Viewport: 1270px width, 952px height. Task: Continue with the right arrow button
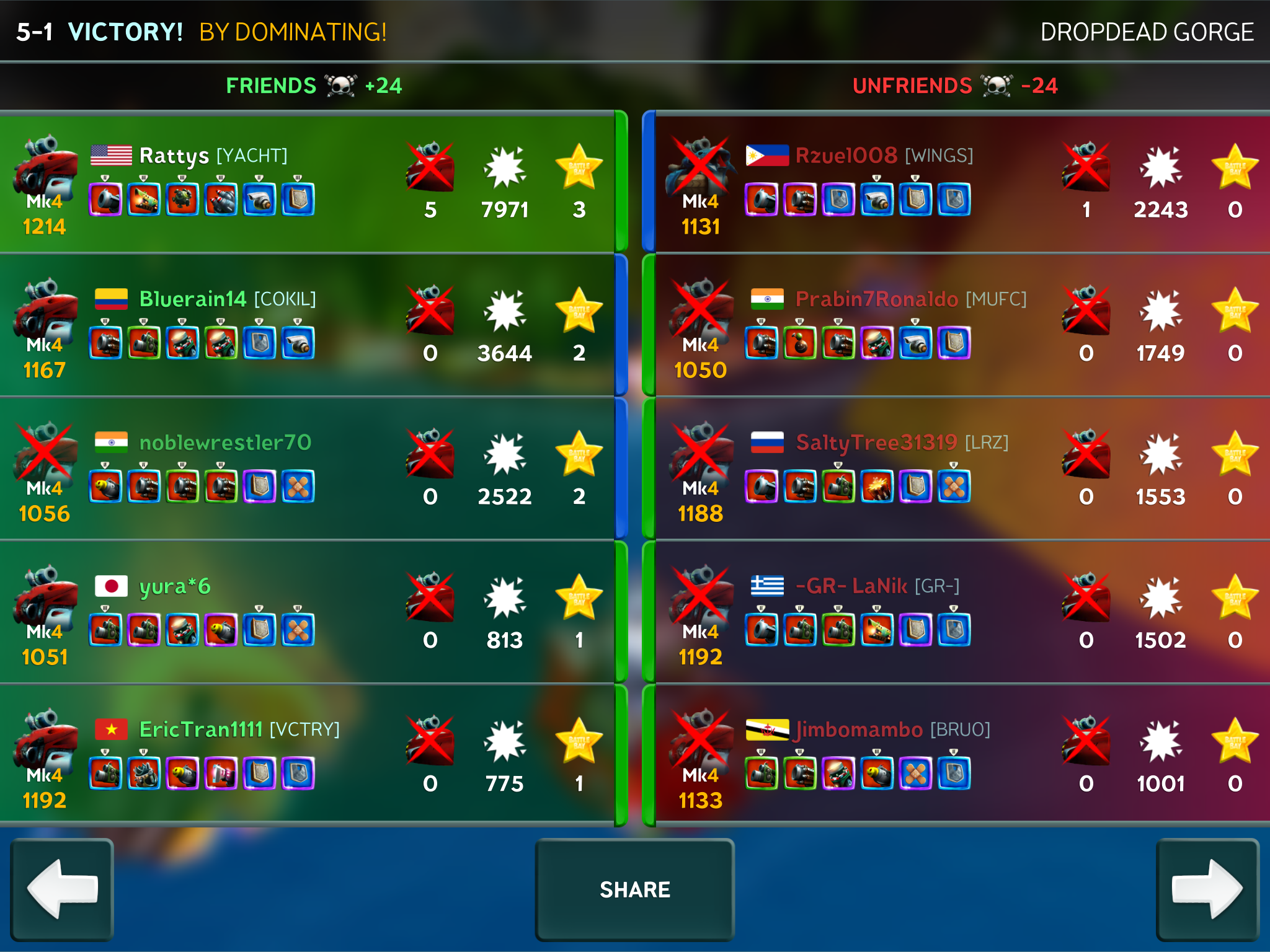click(x=1207, y=889)
